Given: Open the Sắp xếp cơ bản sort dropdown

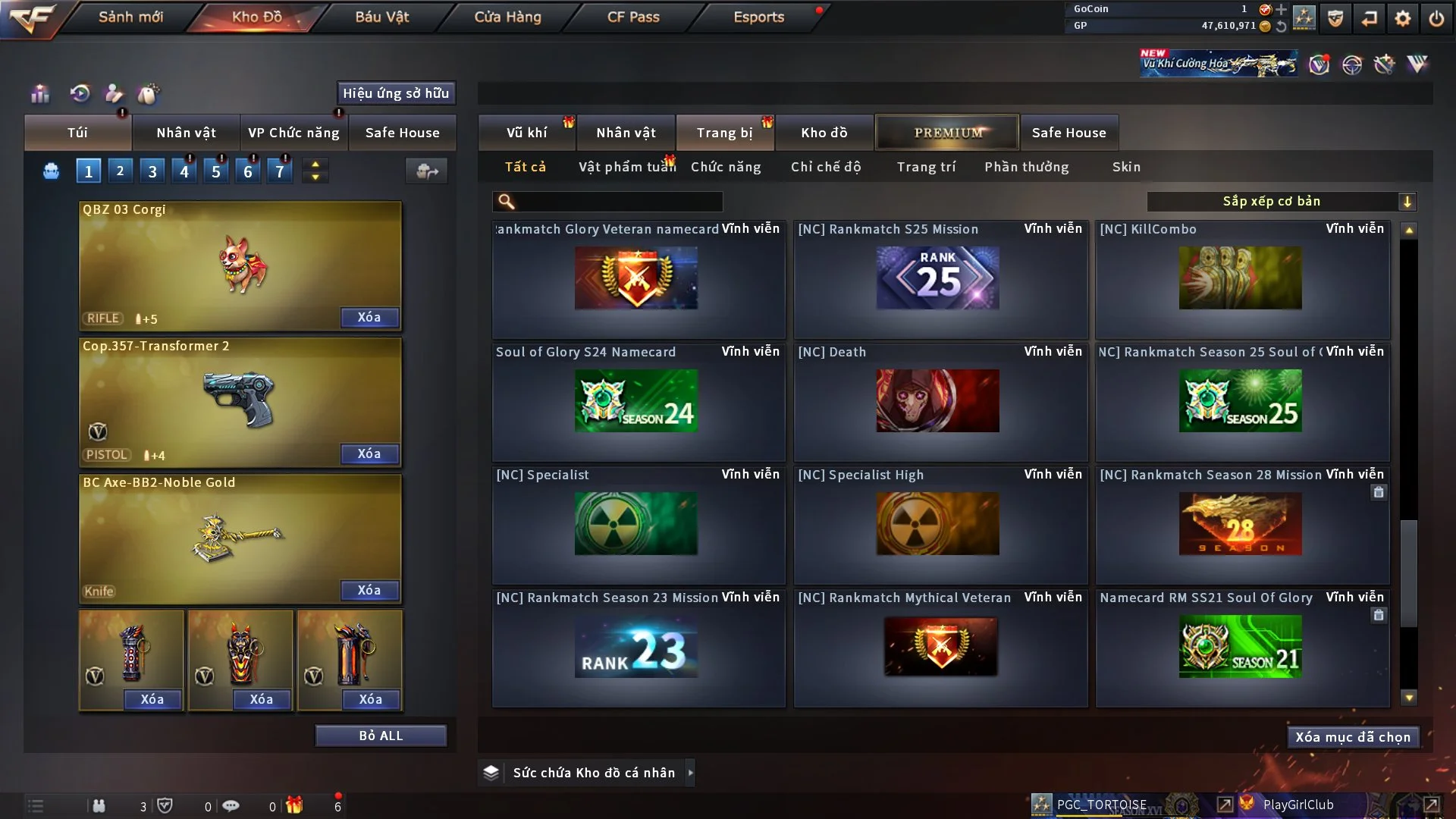Looking at the screenshot, I should [1281, 201].
